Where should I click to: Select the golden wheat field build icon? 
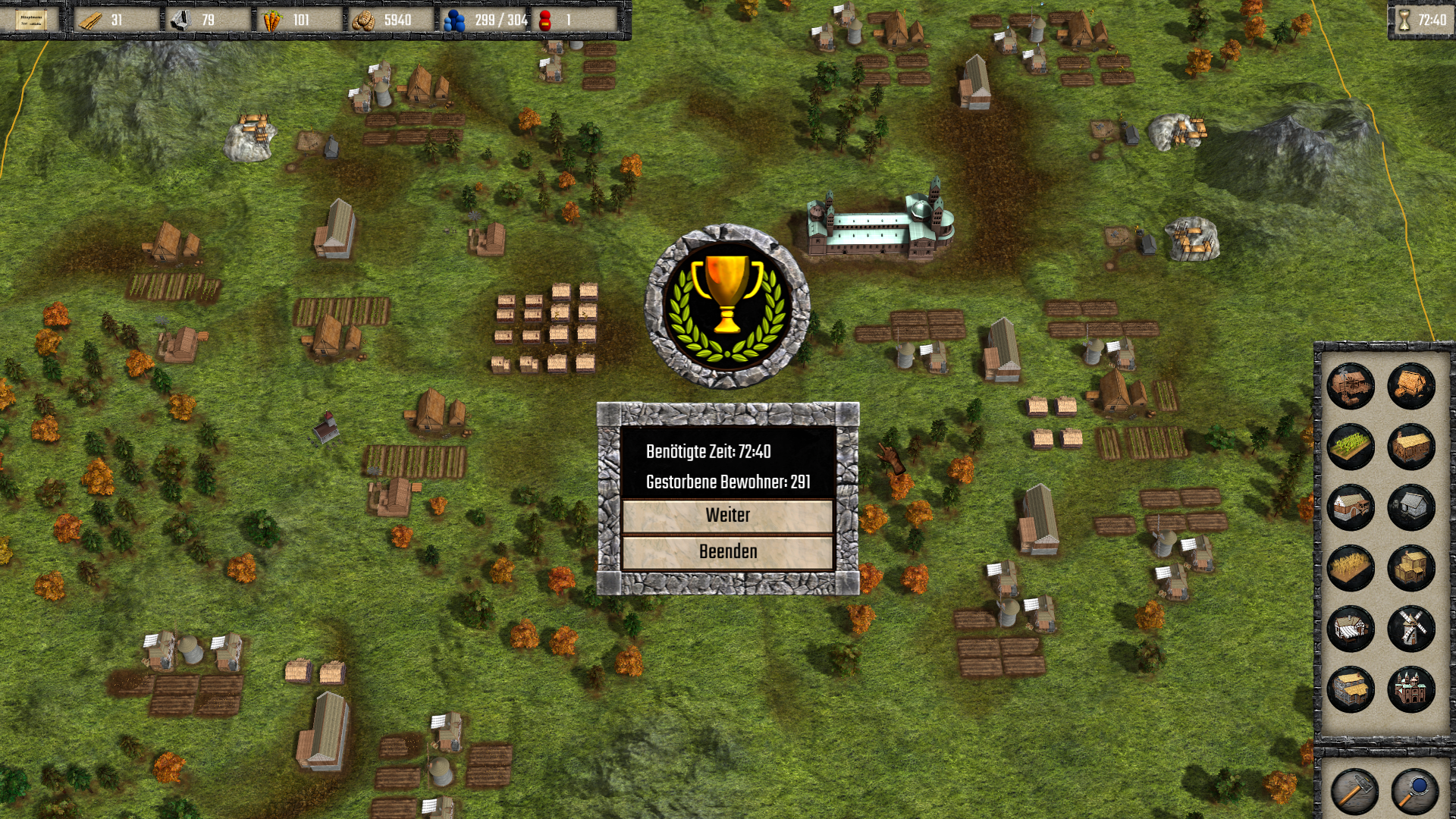click(x=1351, y=567)
